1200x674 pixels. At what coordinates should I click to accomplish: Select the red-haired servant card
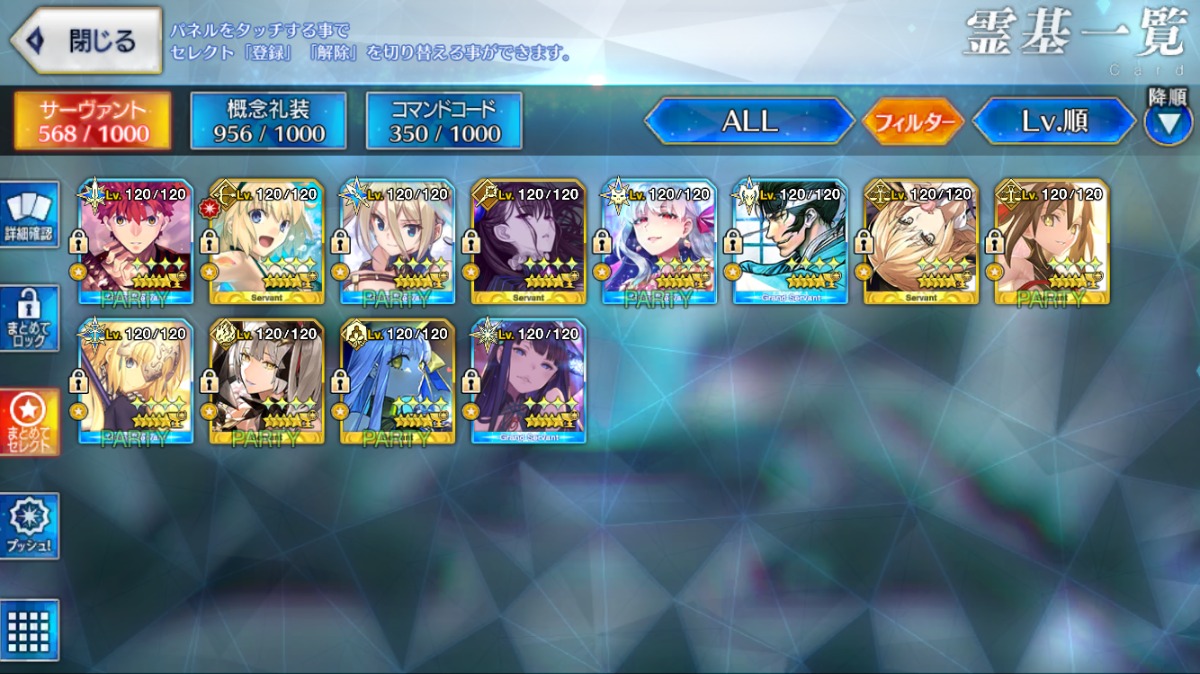(x=135, y=242)
